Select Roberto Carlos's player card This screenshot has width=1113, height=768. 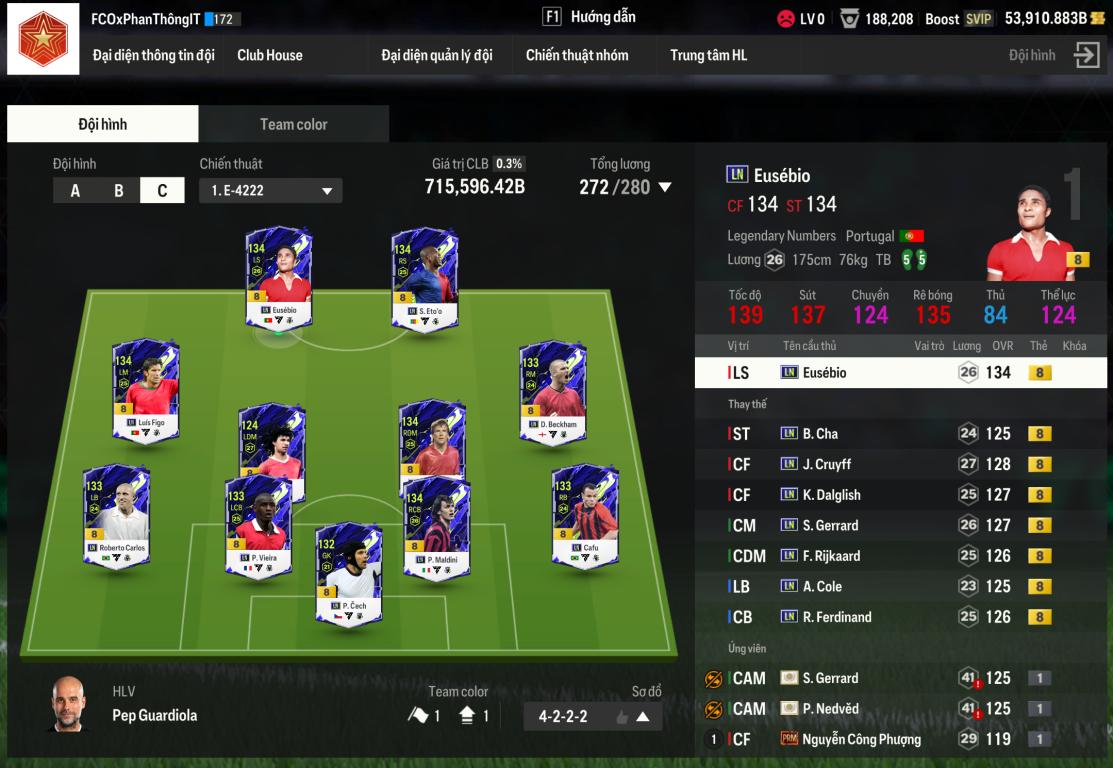click(117, 513)
